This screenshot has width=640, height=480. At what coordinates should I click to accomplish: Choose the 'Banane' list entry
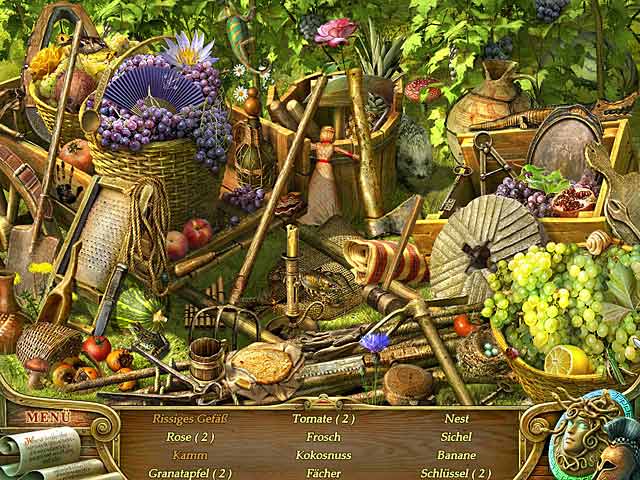(456, 455)
